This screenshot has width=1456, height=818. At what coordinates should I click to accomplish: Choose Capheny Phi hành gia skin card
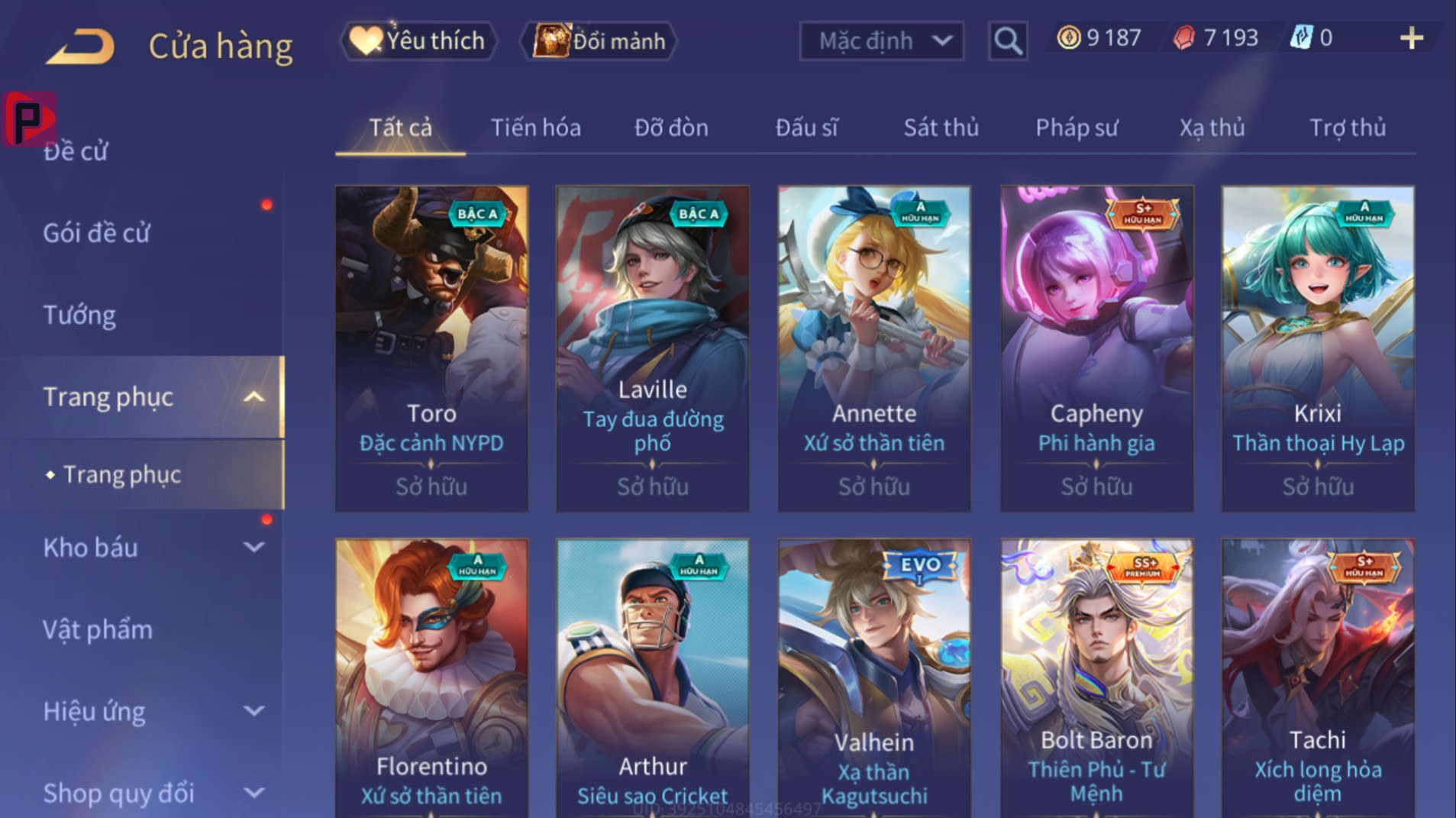1096,348
